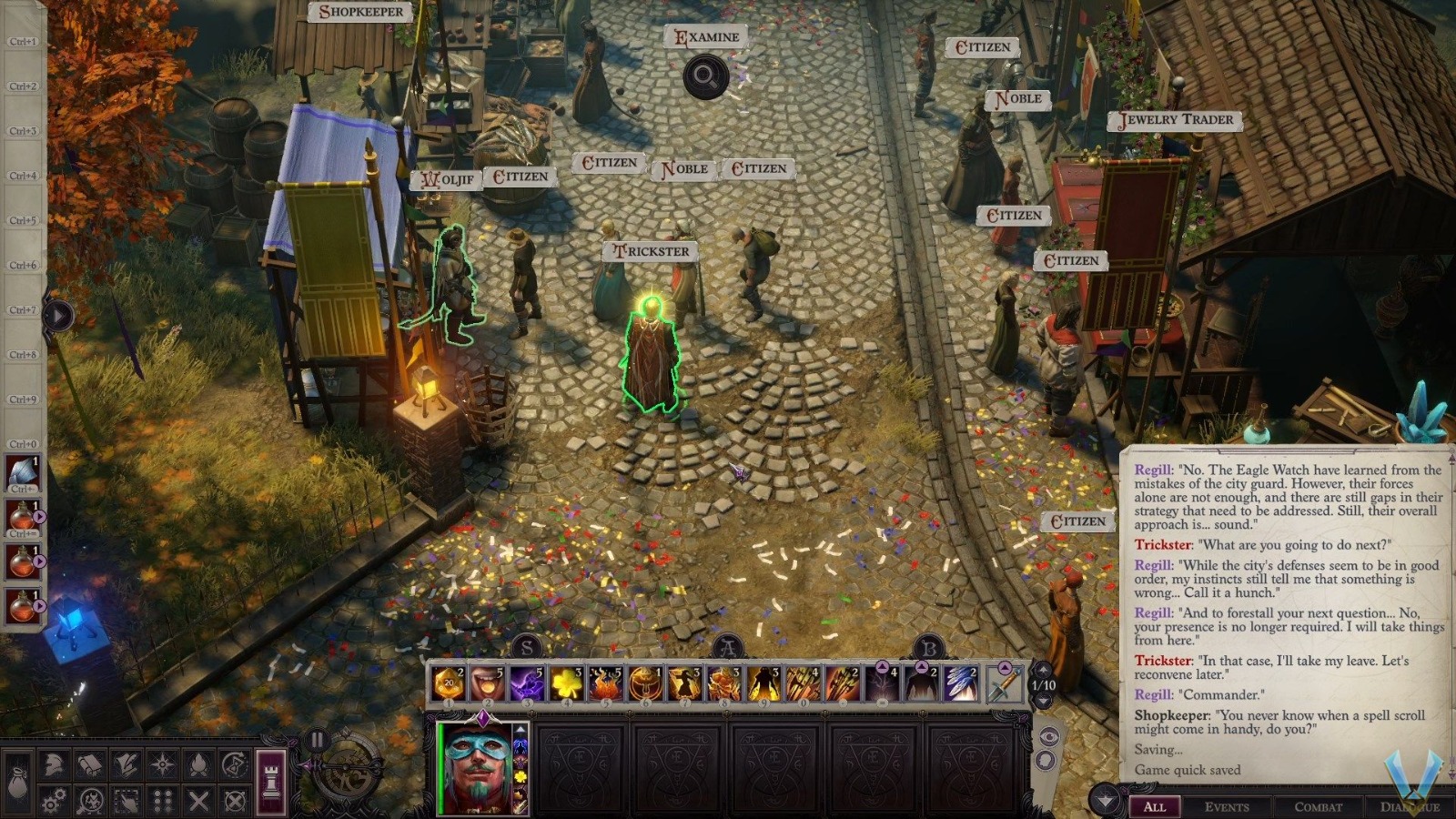The image size is (1456, 819).
Task: Switch to the Combat log tab
Action: [1318, 807]
